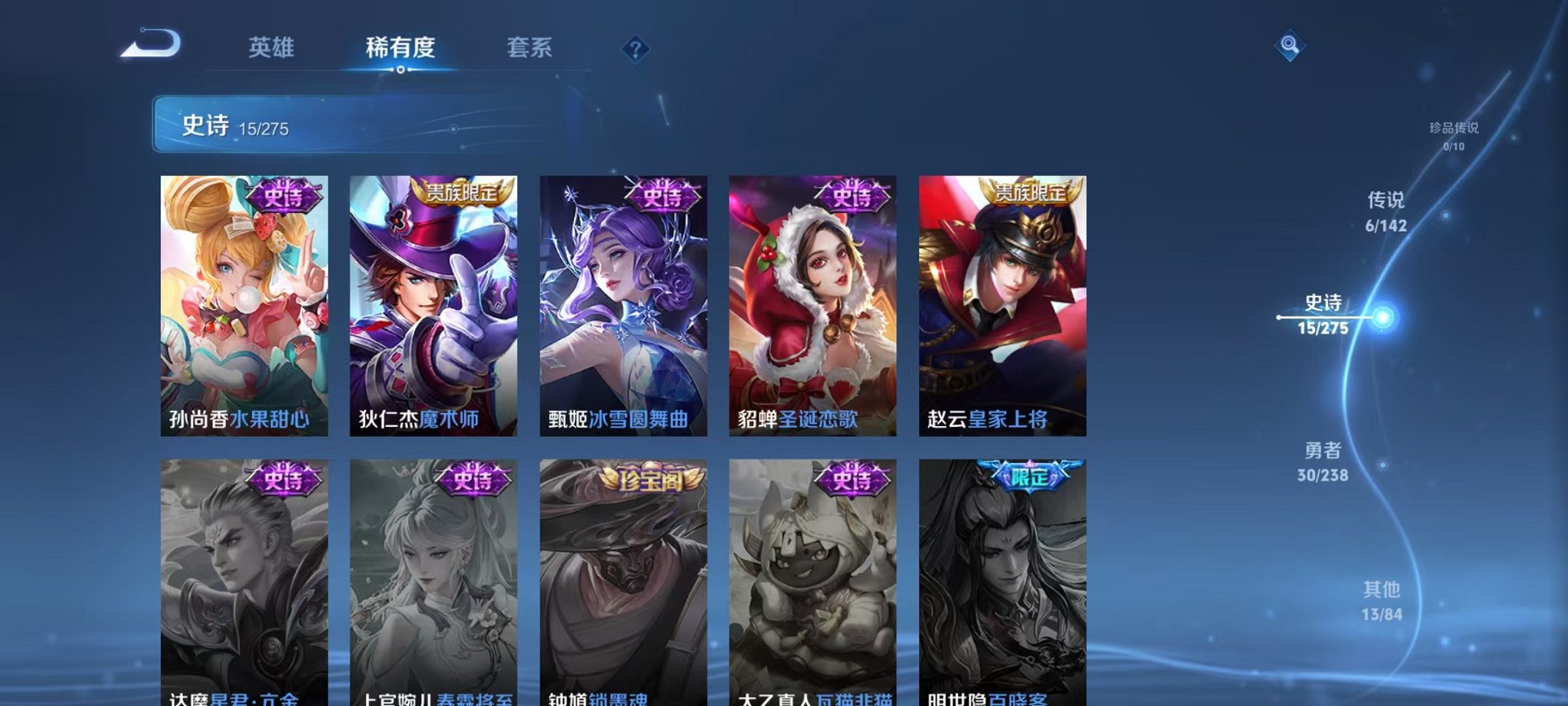This screenshot has height=706, width=1568.
Task: Select the 稀有度 tab
Action: tap(401, 48)
